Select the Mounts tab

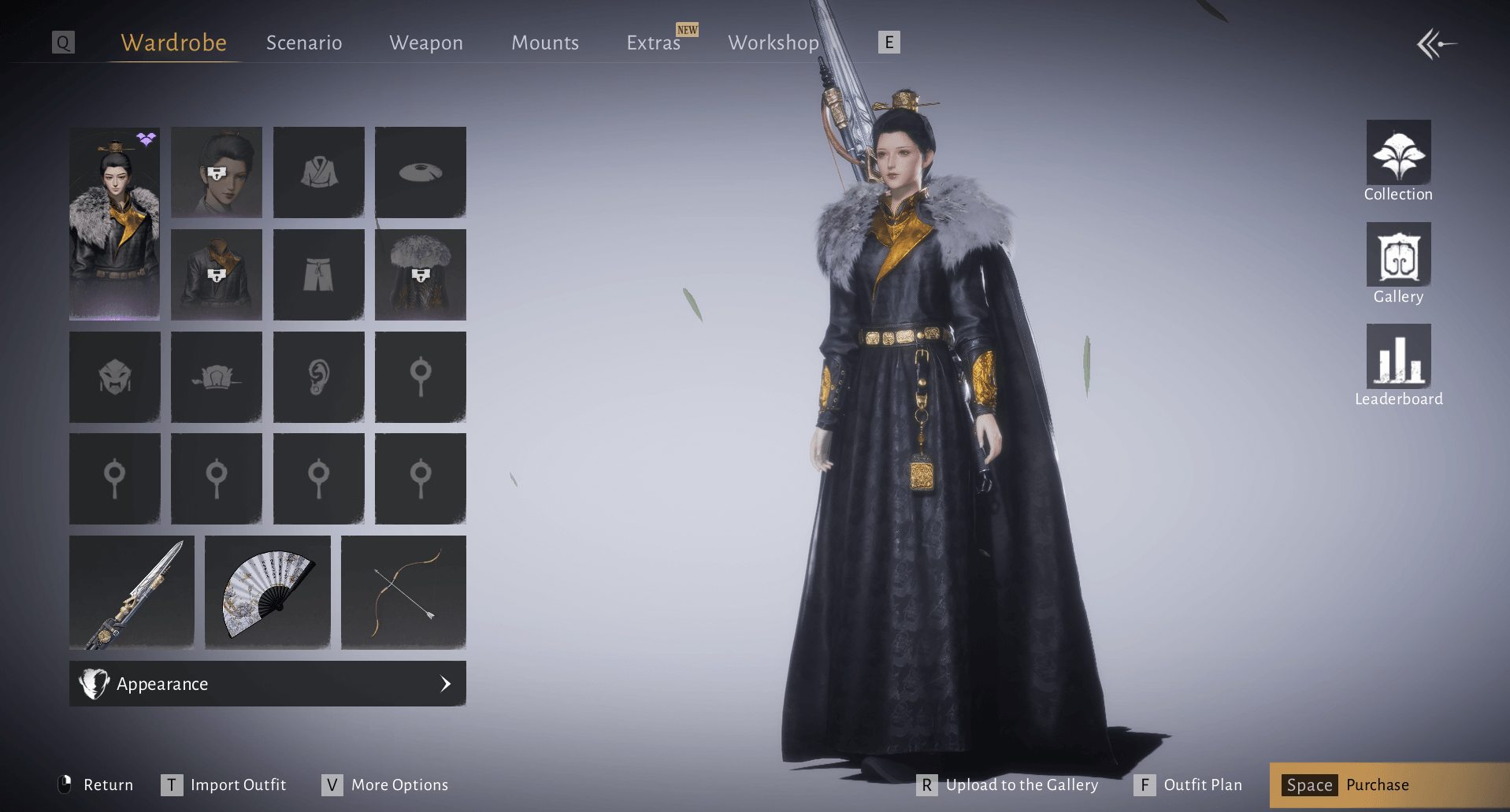click(x=545, y=43)
